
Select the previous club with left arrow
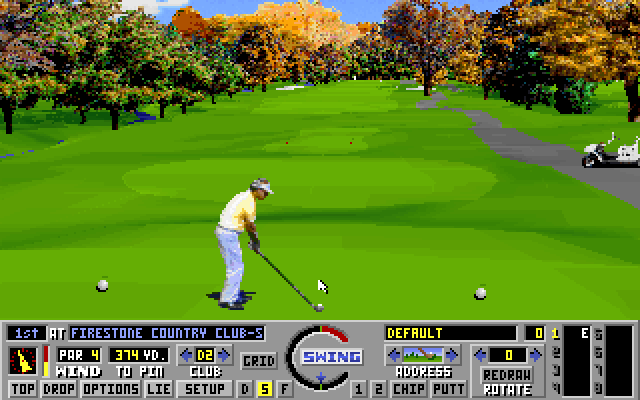184,355
